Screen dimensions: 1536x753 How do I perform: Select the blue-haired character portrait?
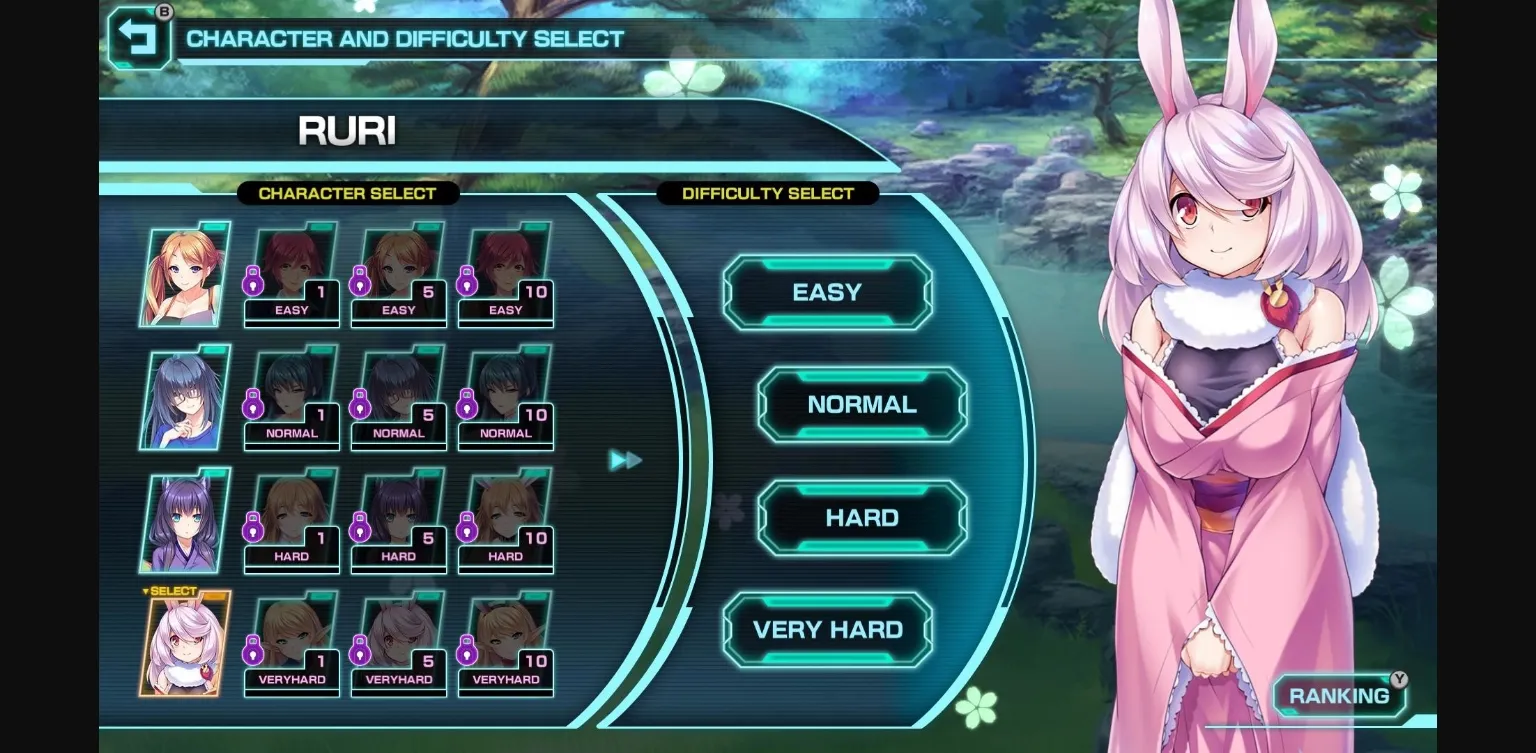tap(183, 397)
